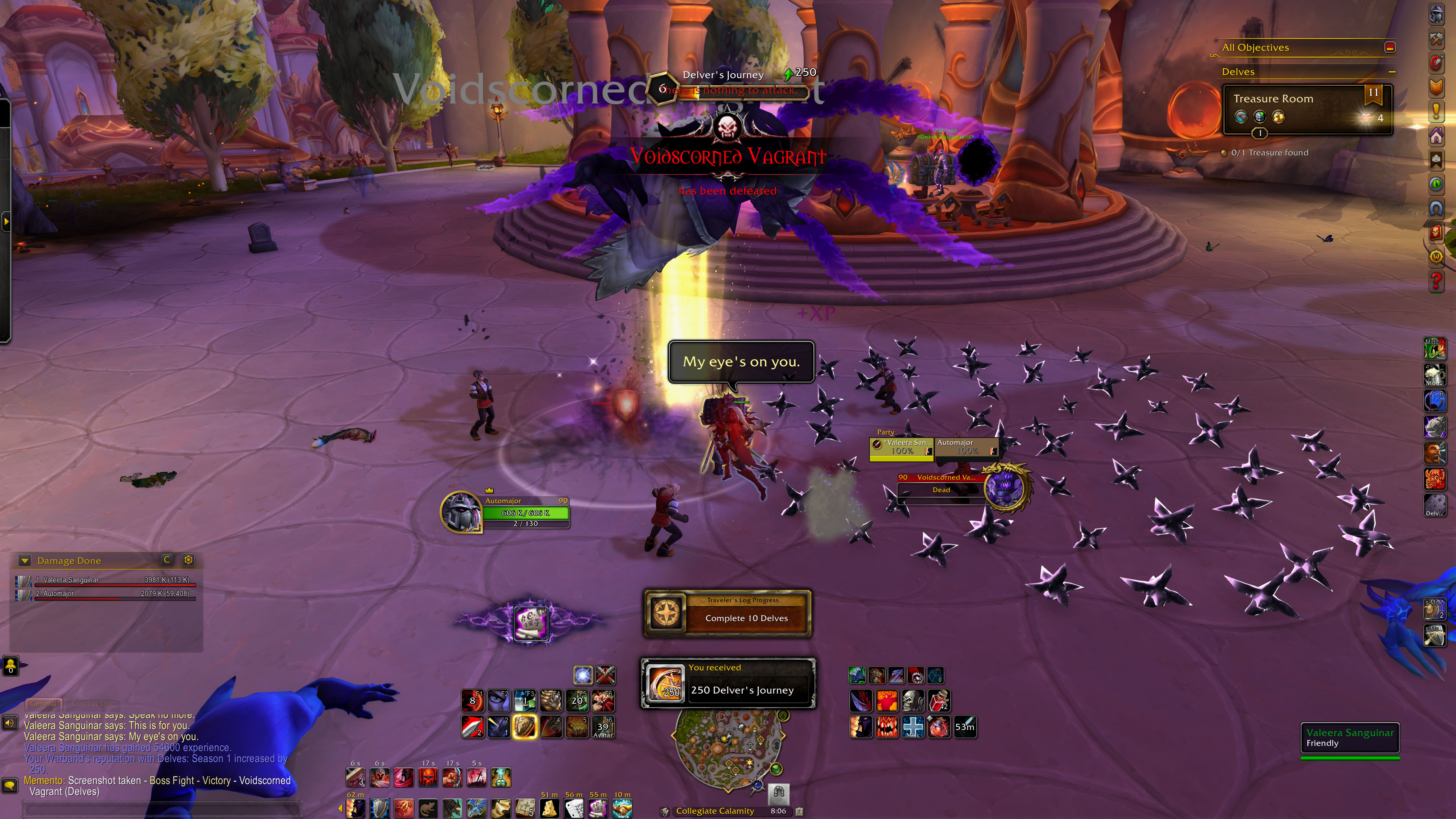Click the Automajor player portrait
Viewport: 1456px width, 819px height.
click(x=461, y=511)
